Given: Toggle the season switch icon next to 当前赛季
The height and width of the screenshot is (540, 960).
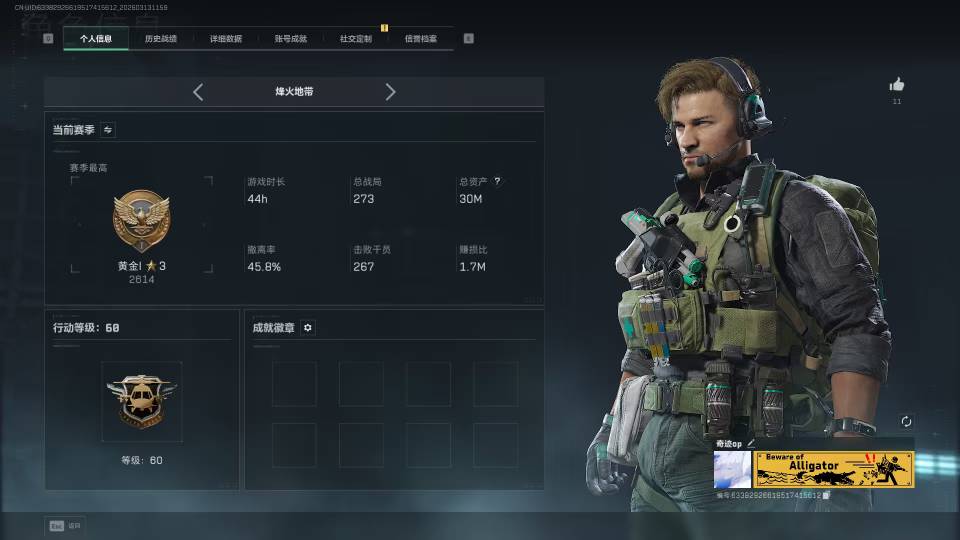Looking at the screenshot, I should coord(108,130).
